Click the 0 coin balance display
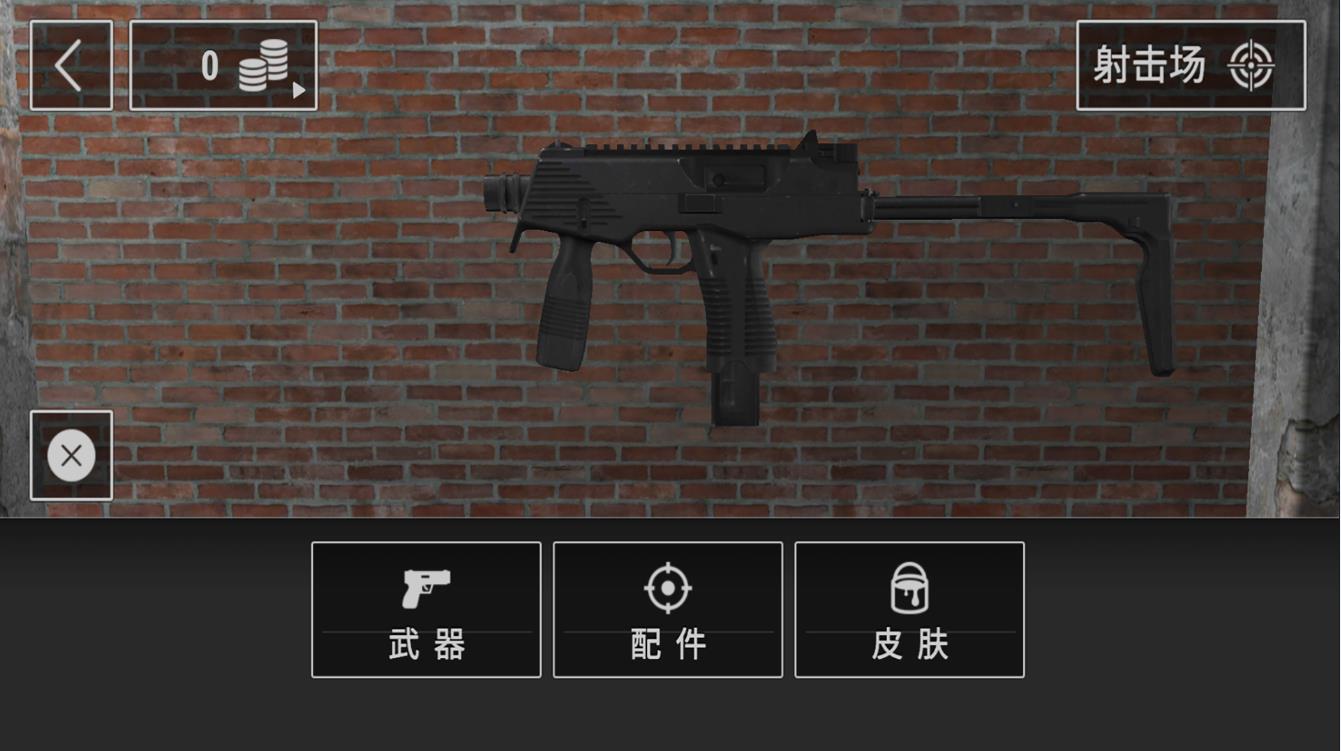Screen dimensions: 1341x751 coord(208,62)
